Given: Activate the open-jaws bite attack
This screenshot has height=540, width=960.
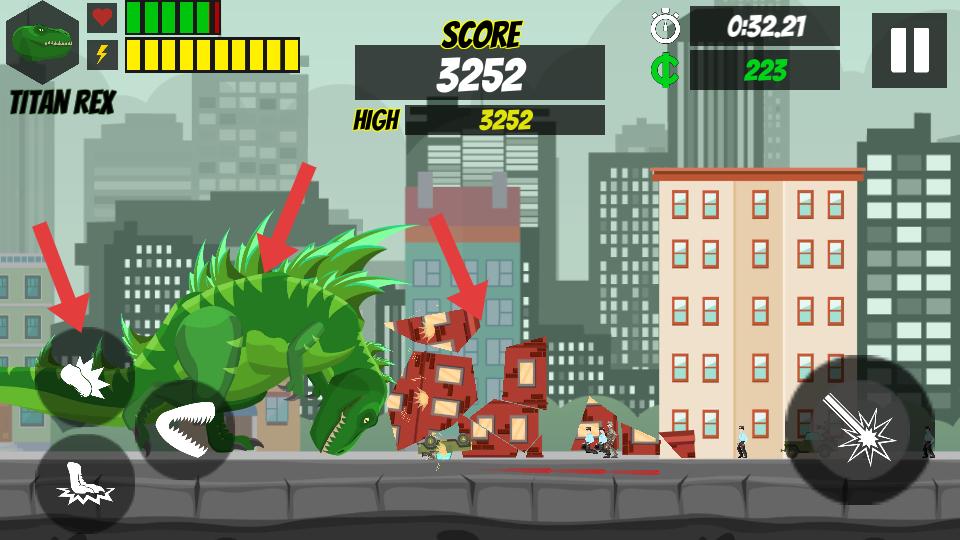Looking at the screenshot, I should [185, 428].
